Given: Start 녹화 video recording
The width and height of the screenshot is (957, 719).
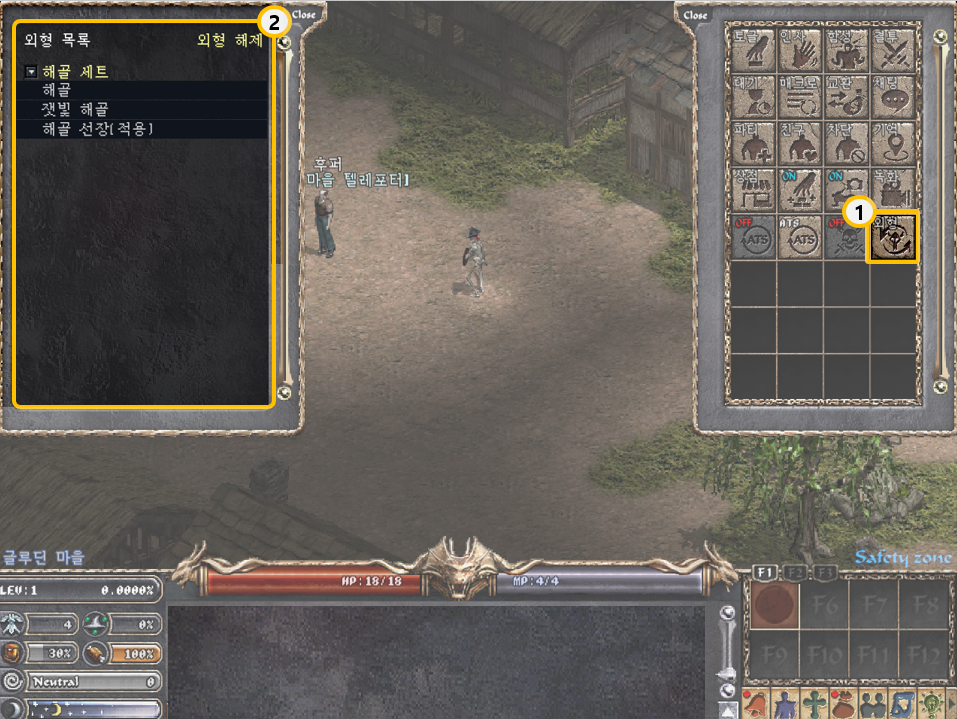Looking at the screenshot, I should coord(892,189).
